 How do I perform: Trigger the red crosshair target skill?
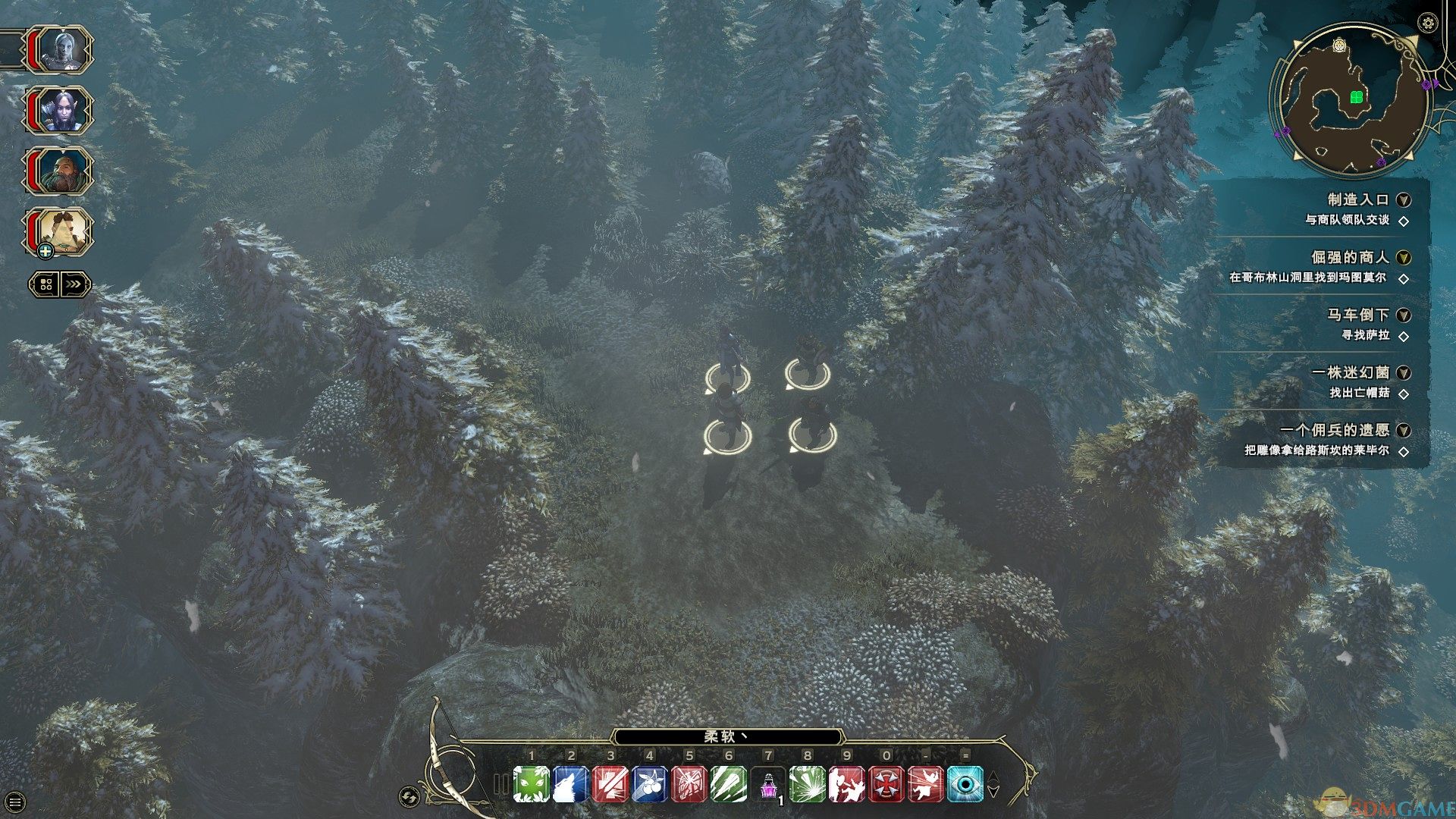pos(886,784)
